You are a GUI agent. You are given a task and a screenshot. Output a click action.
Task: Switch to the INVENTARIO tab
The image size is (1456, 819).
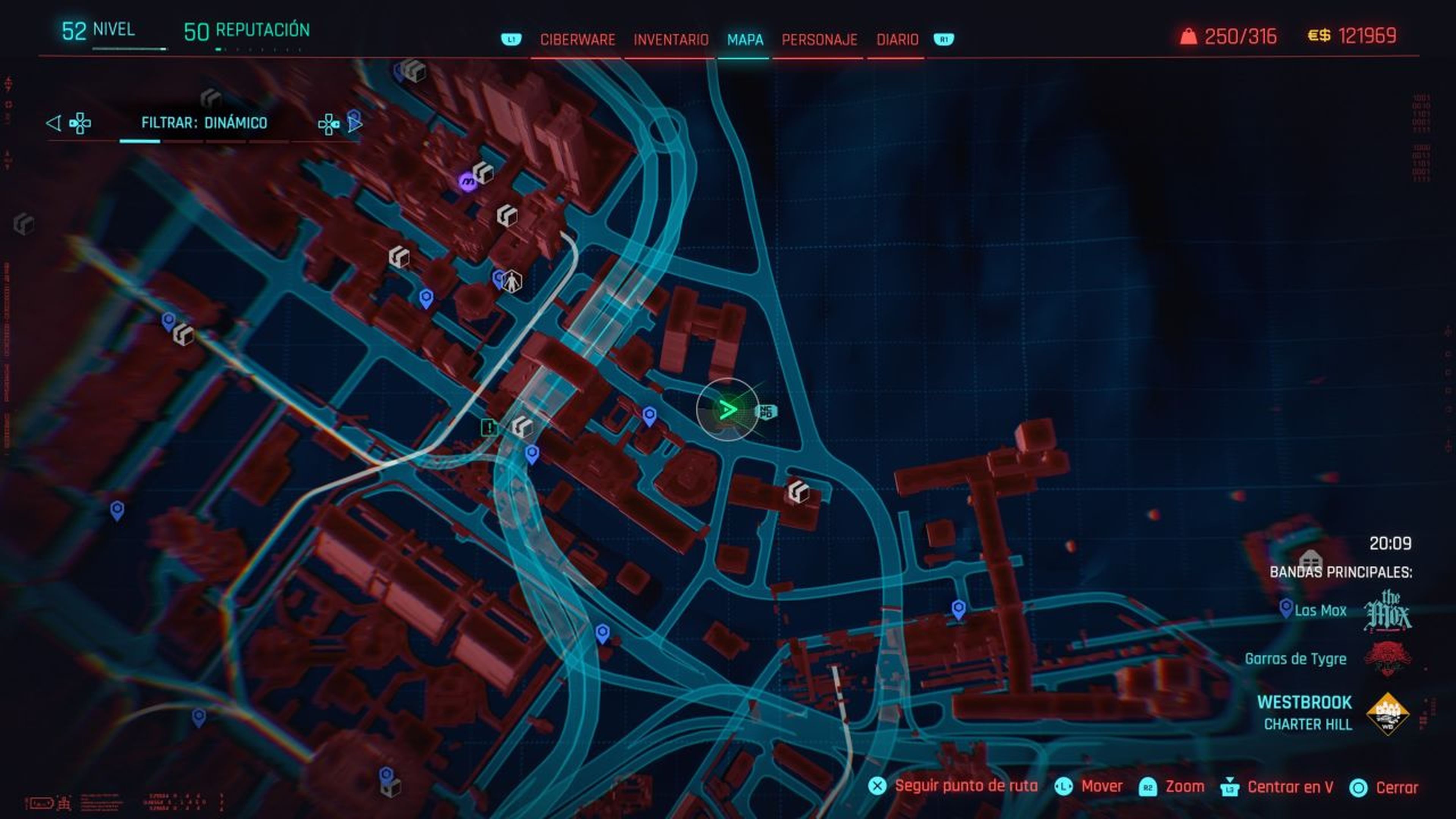(x=670, y=39)
